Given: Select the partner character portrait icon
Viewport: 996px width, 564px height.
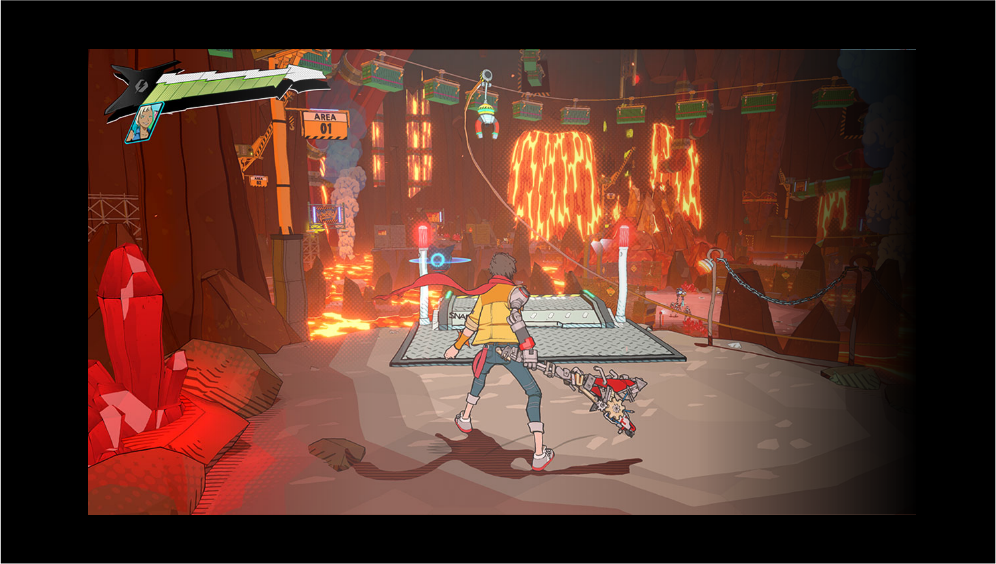Looking at the screenshot, I should click(x=145, y=122).
